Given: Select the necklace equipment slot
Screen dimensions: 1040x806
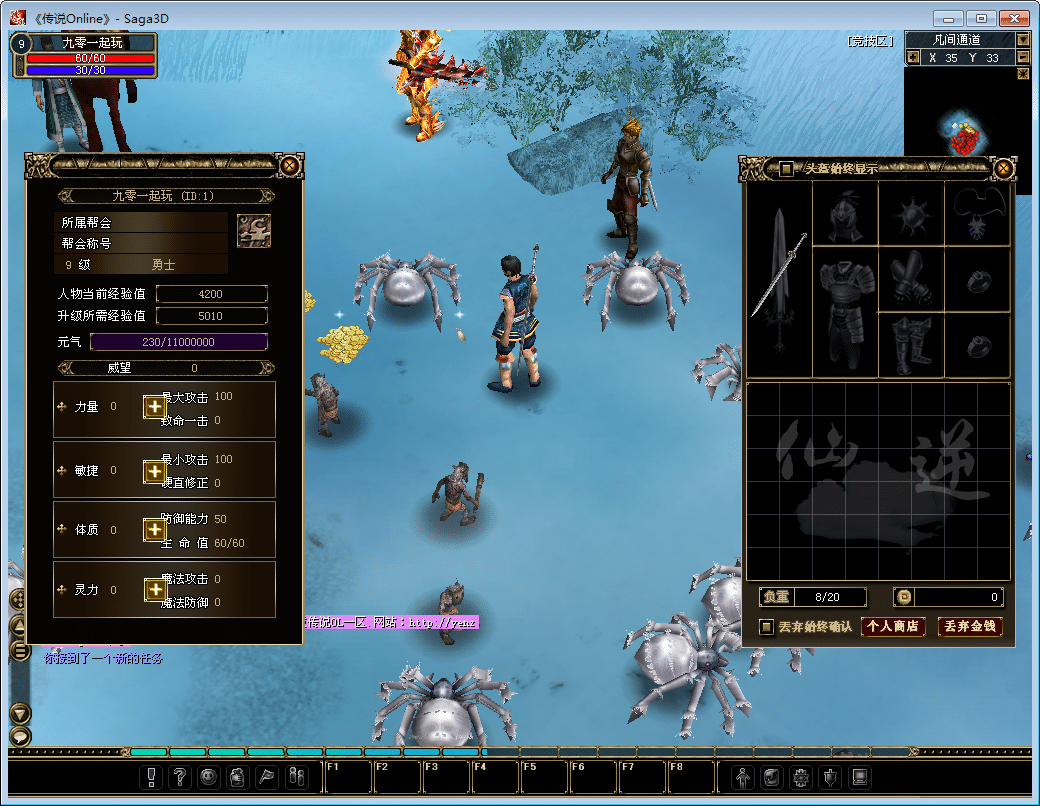Looking at the screenshot, I should tap(977, 213).
